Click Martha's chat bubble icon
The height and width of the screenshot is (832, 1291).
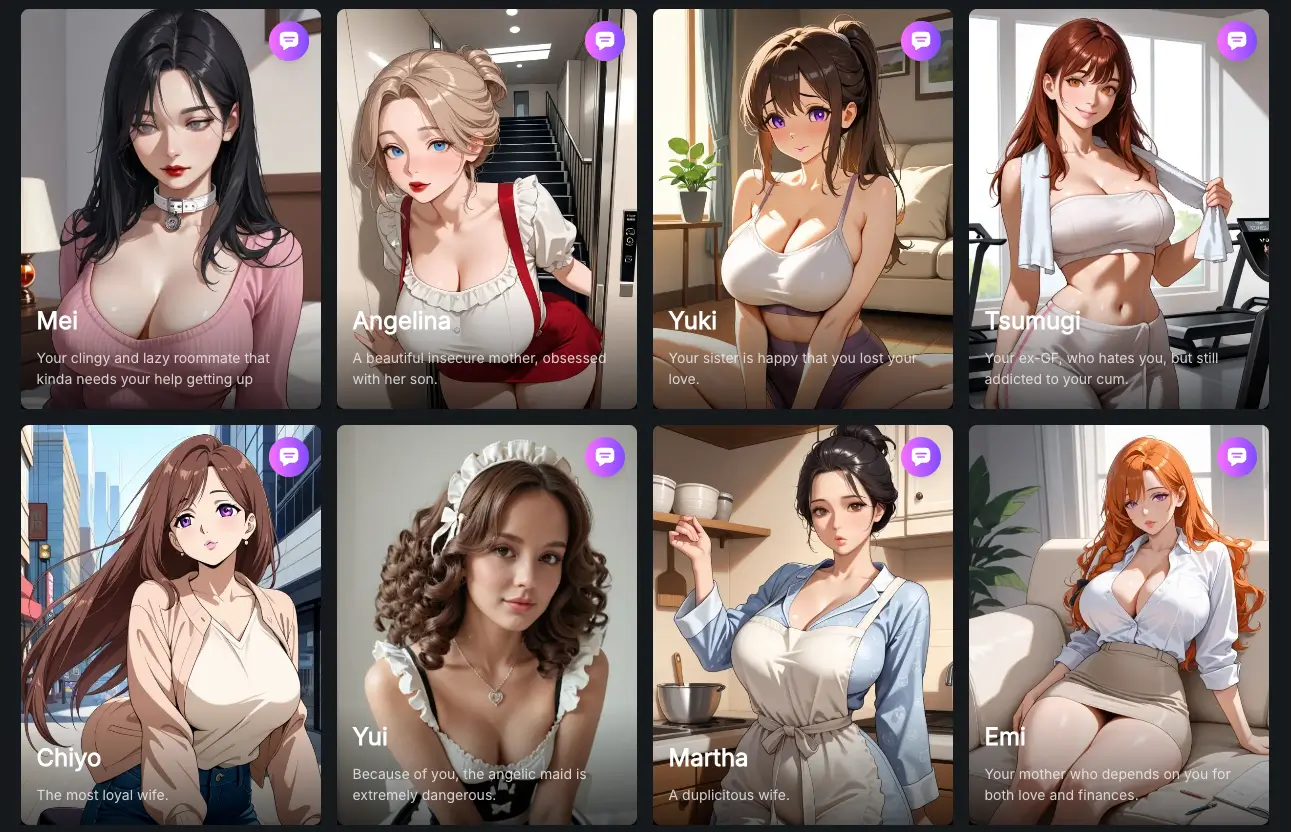coord(921,457)
